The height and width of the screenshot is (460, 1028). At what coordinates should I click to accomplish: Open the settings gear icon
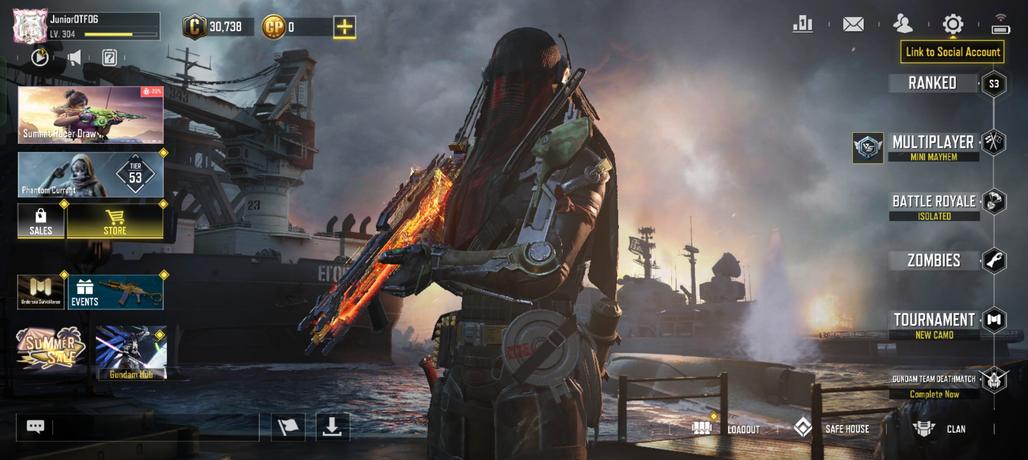point(953,24)
